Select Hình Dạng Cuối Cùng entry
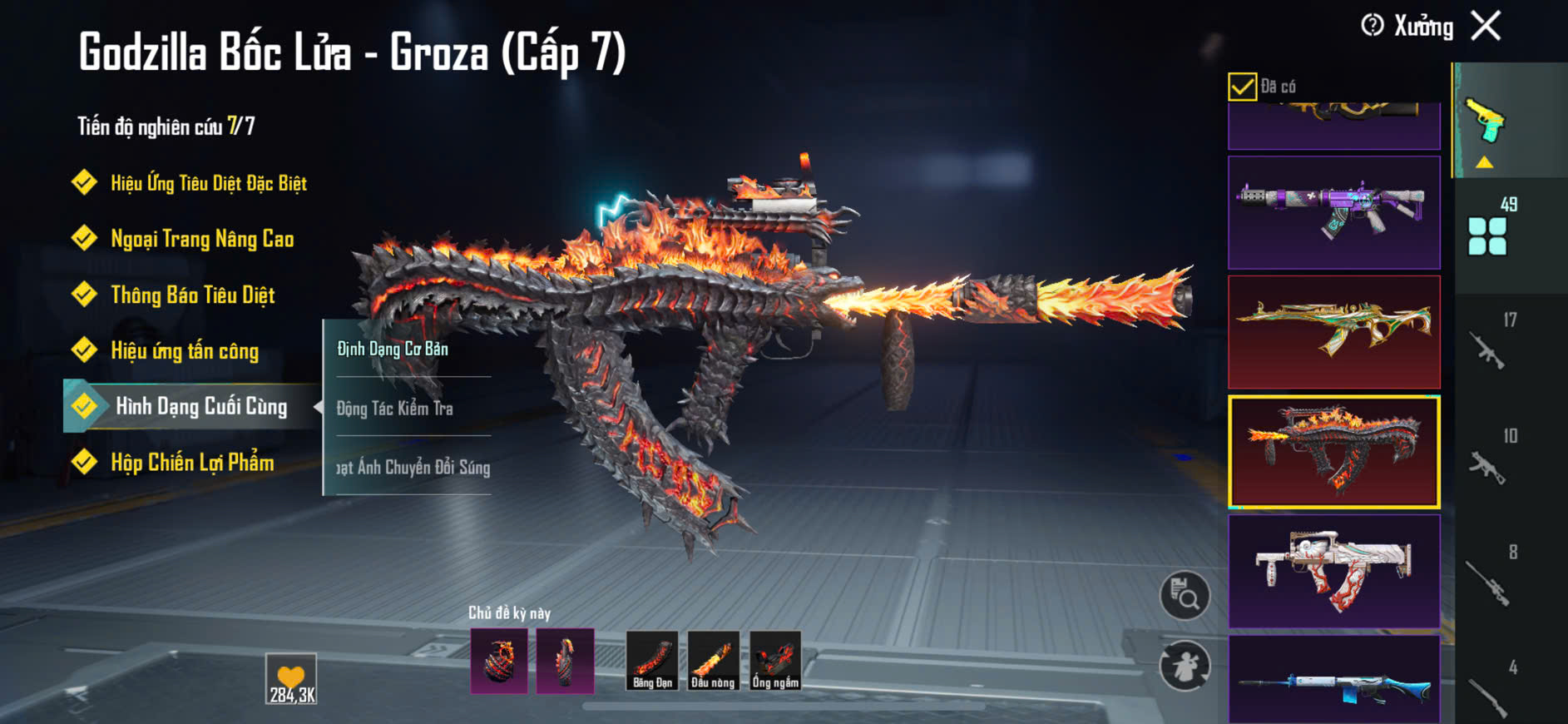 pyautogui.click(x=200, y=407)
